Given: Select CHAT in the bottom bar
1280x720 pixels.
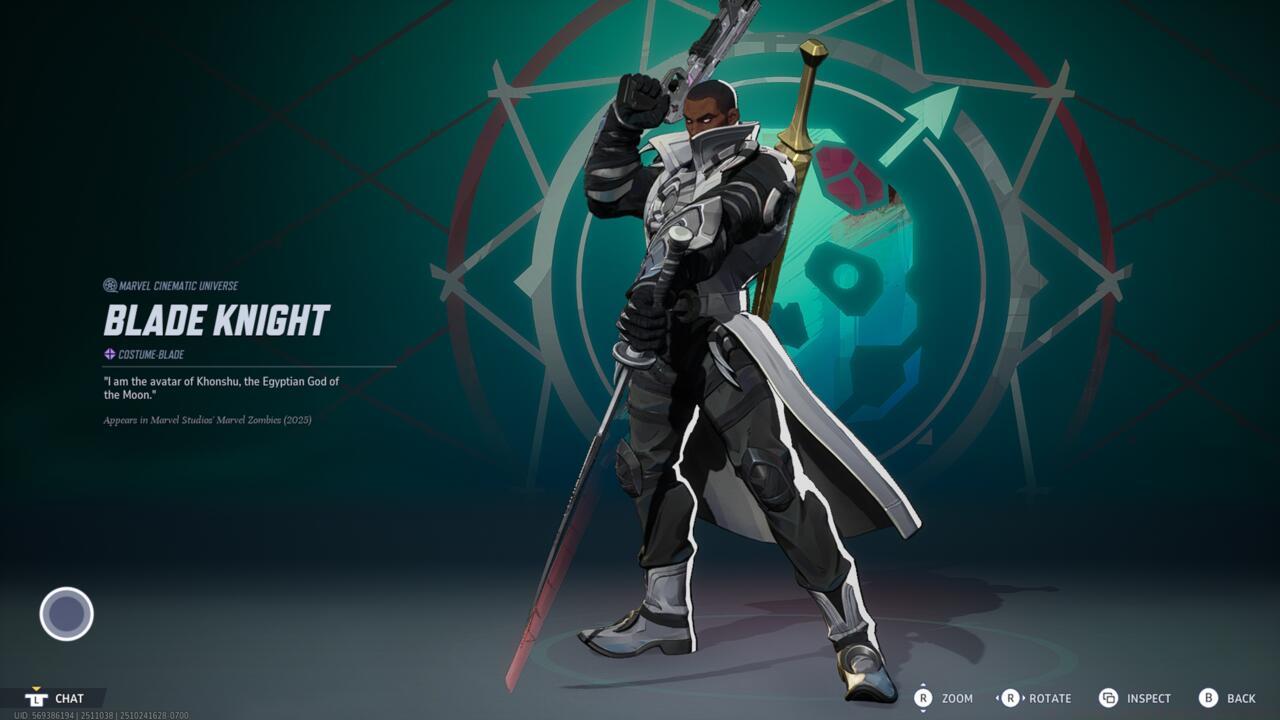Looking at the screenshot, I should [x=70, y=698].
